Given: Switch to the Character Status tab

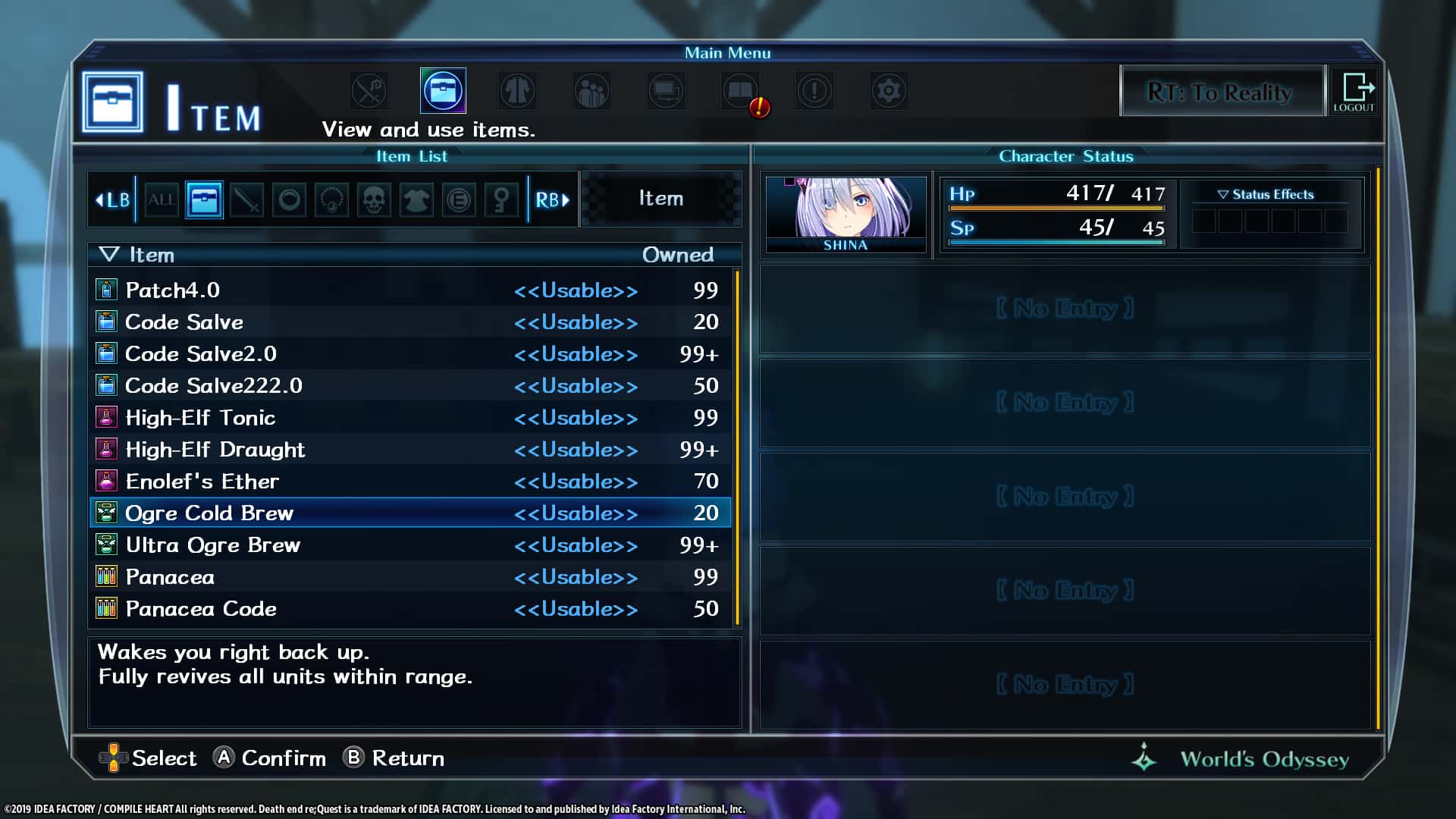Looking at the screenshot, I should pos(1066,156).
